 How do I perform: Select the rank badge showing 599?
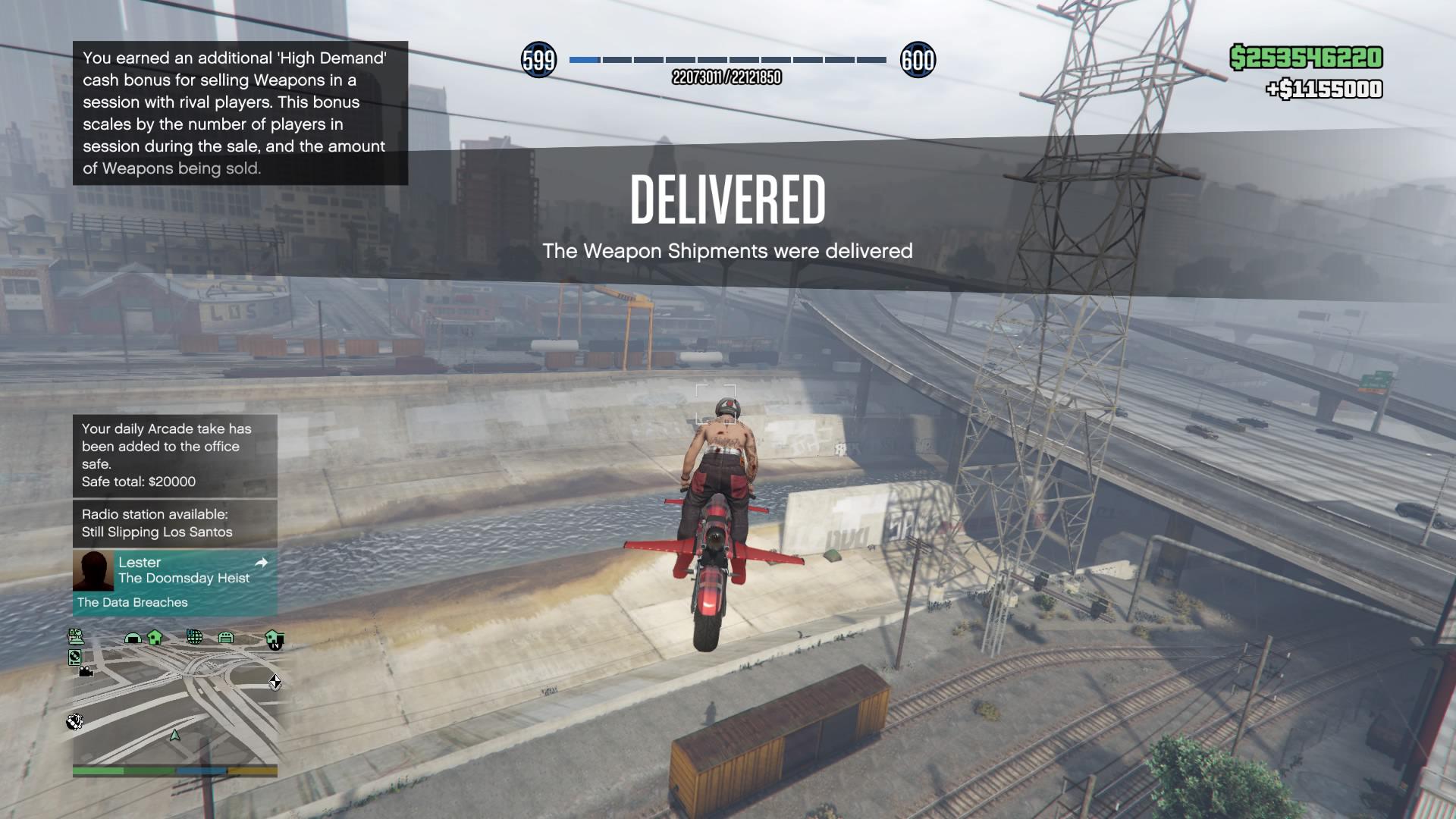[538, 61]
